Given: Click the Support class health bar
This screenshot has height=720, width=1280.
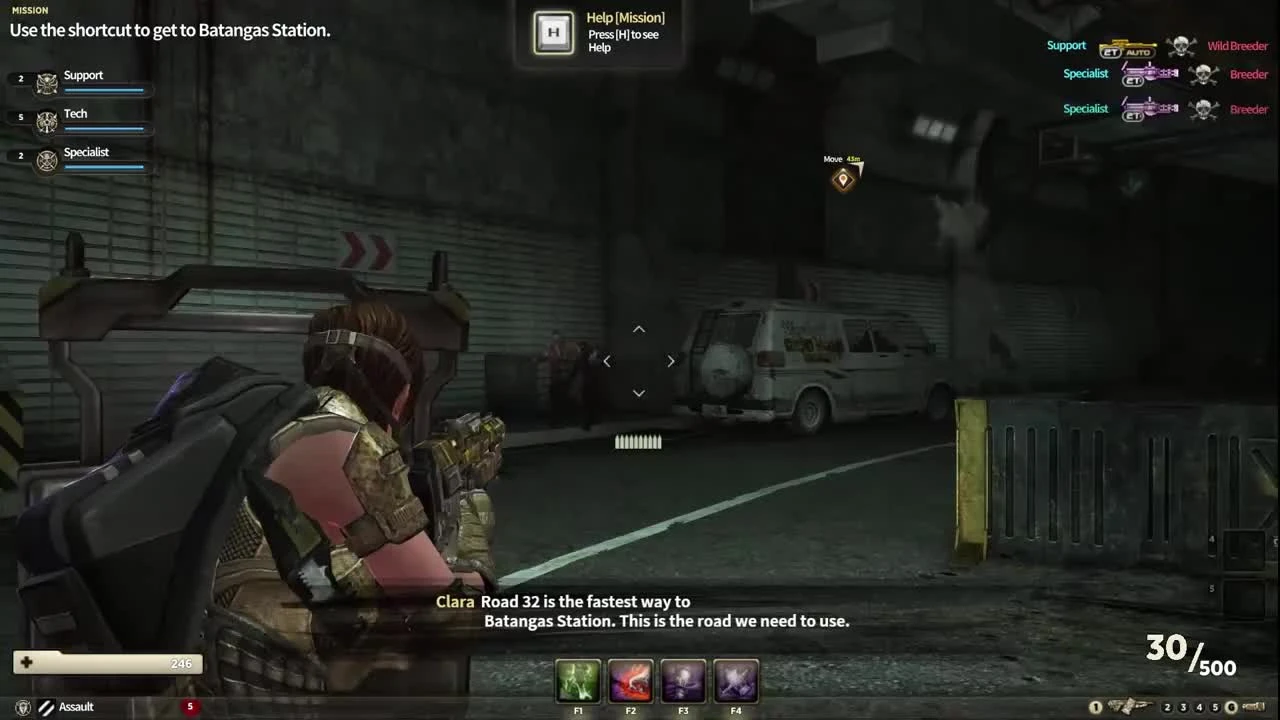Looking at the screenshot, I should 104,90.
